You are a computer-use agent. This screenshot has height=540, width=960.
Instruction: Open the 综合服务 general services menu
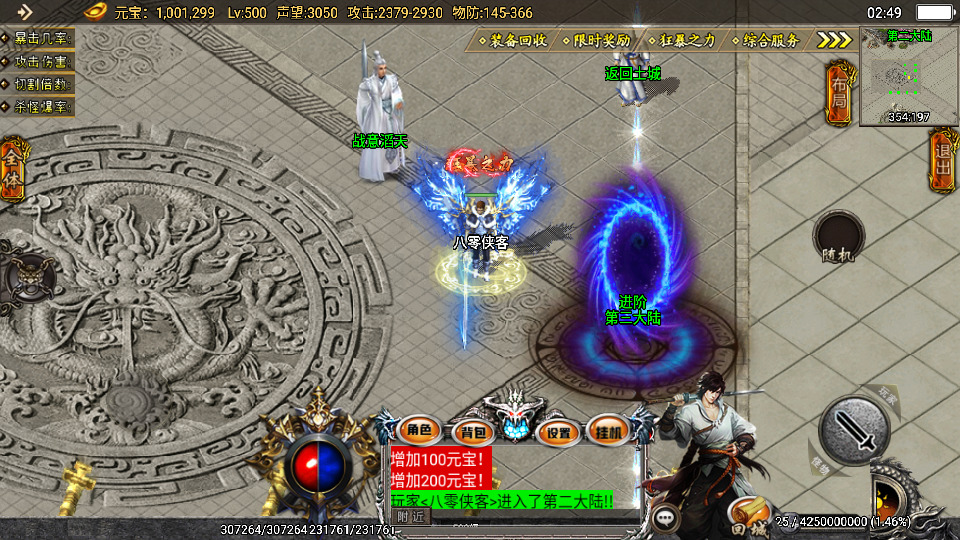[x=766, y=41]
